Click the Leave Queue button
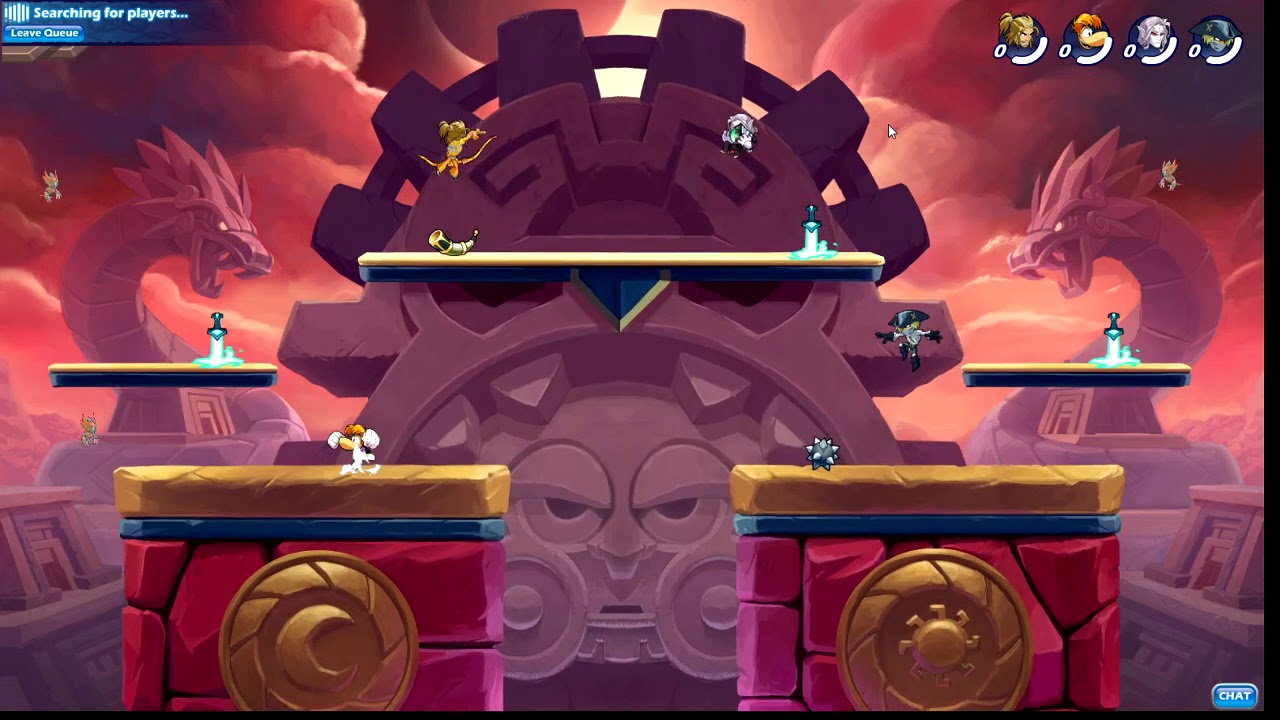The width and height of the screenshot is (1280, 720). coord(43,33)
